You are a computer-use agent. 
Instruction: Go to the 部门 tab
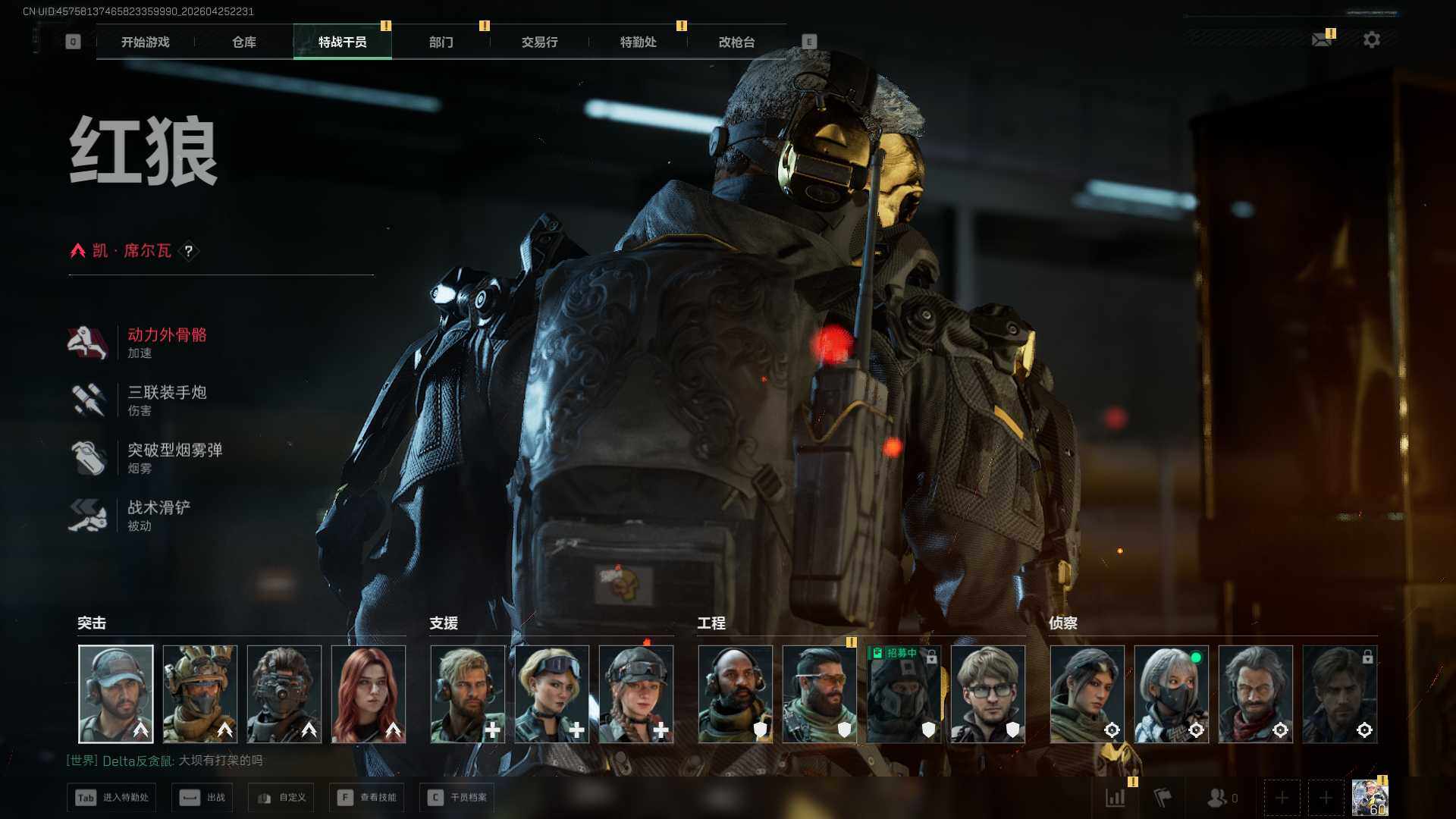pyautogui.click(x=441, y=42)
